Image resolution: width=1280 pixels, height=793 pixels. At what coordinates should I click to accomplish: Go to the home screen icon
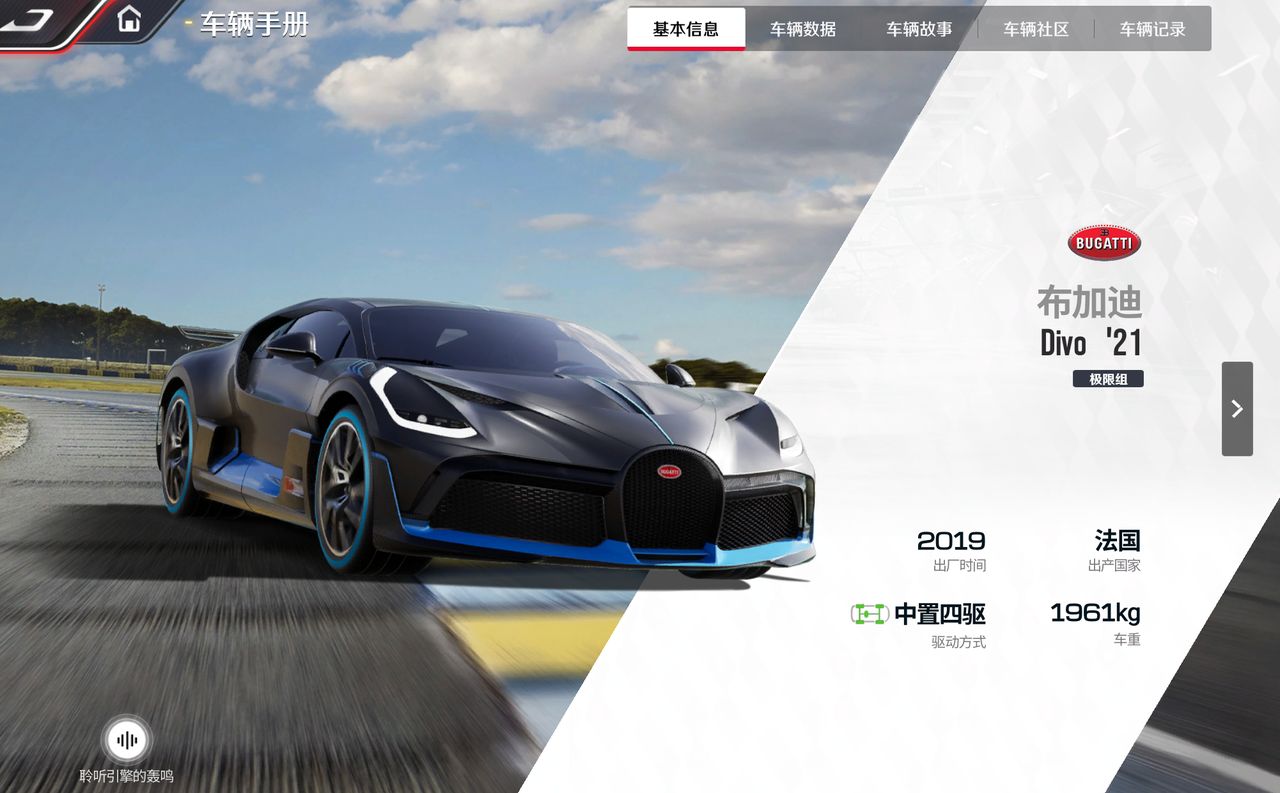pos(129,19)
